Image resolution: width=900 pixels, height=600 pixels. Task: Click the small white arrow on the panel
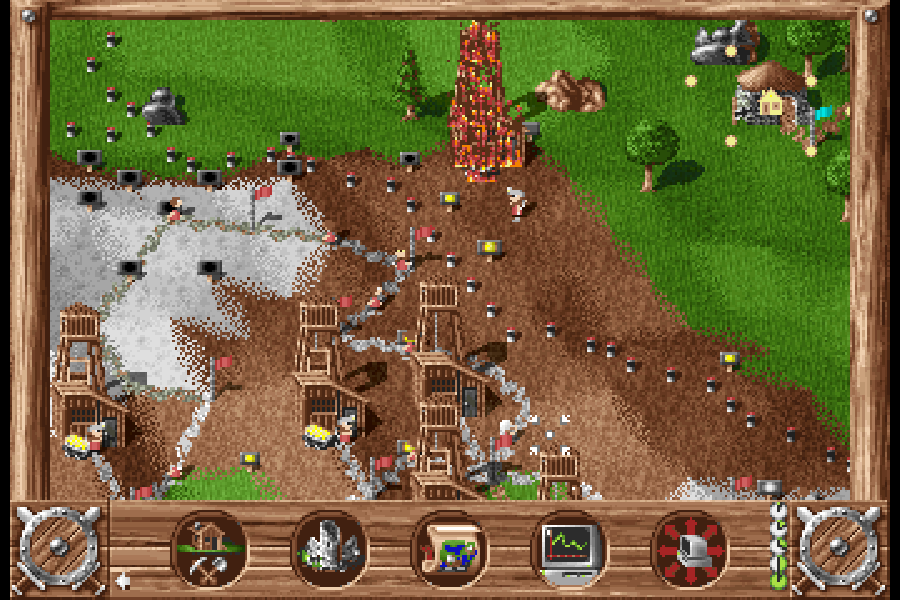[x=122, y=579]
